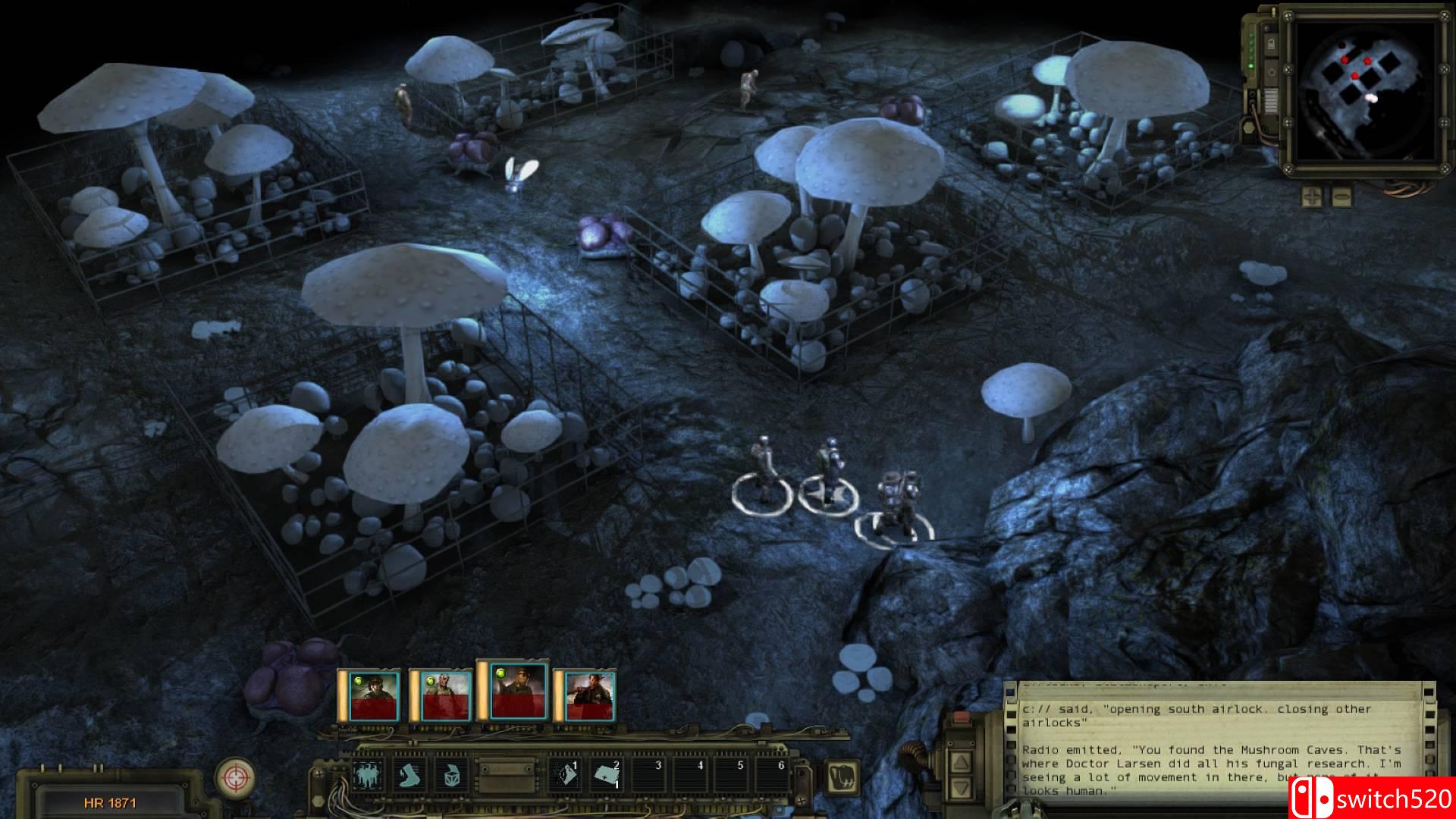Zoom in the minimap with plus button
Image resolution: width=1456 pixels, height=819 pixels.
point(1312,197)
